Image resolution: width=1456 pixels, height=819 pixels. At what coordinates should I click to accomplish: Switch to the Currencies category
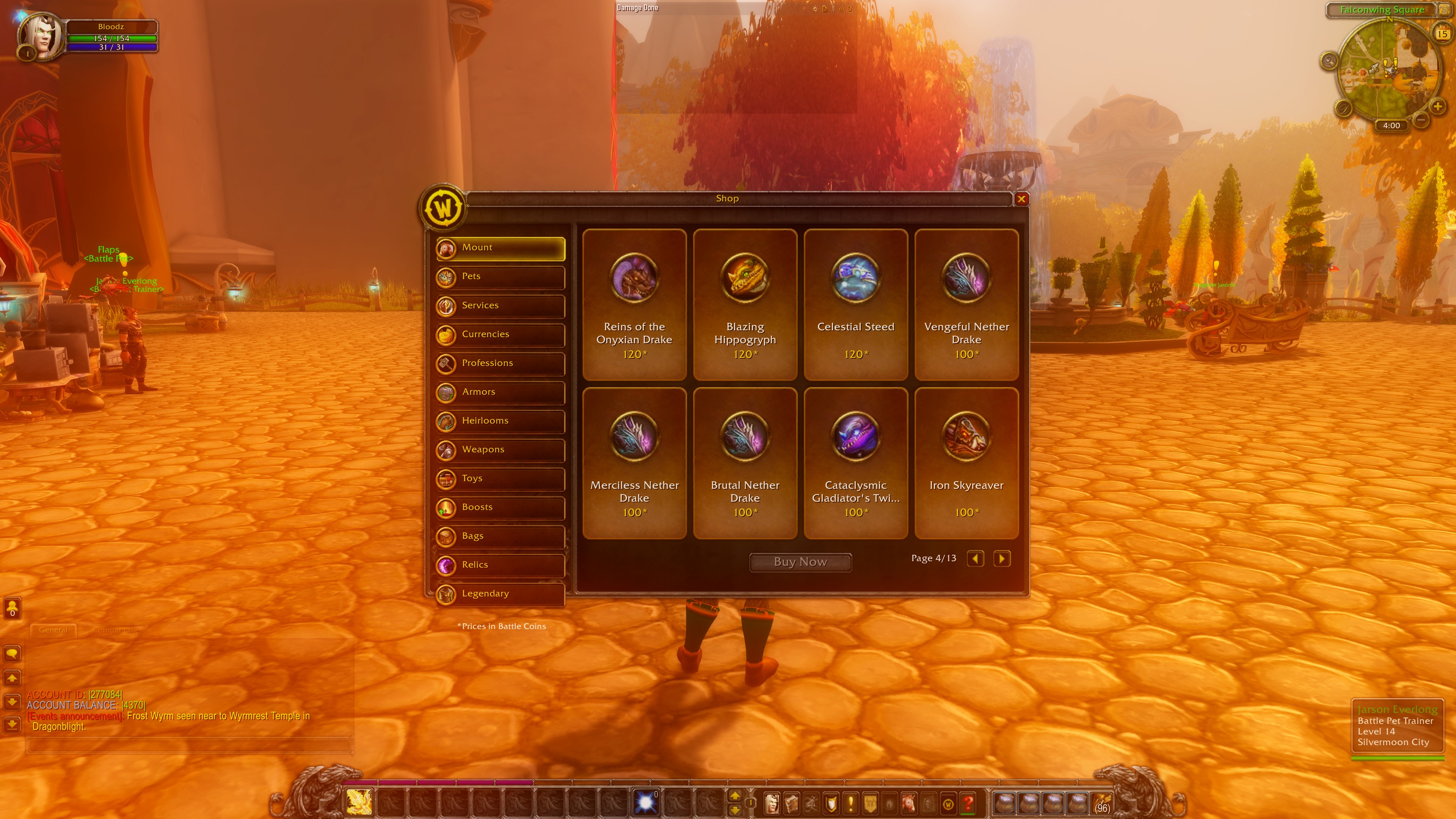tap(500, 334)
